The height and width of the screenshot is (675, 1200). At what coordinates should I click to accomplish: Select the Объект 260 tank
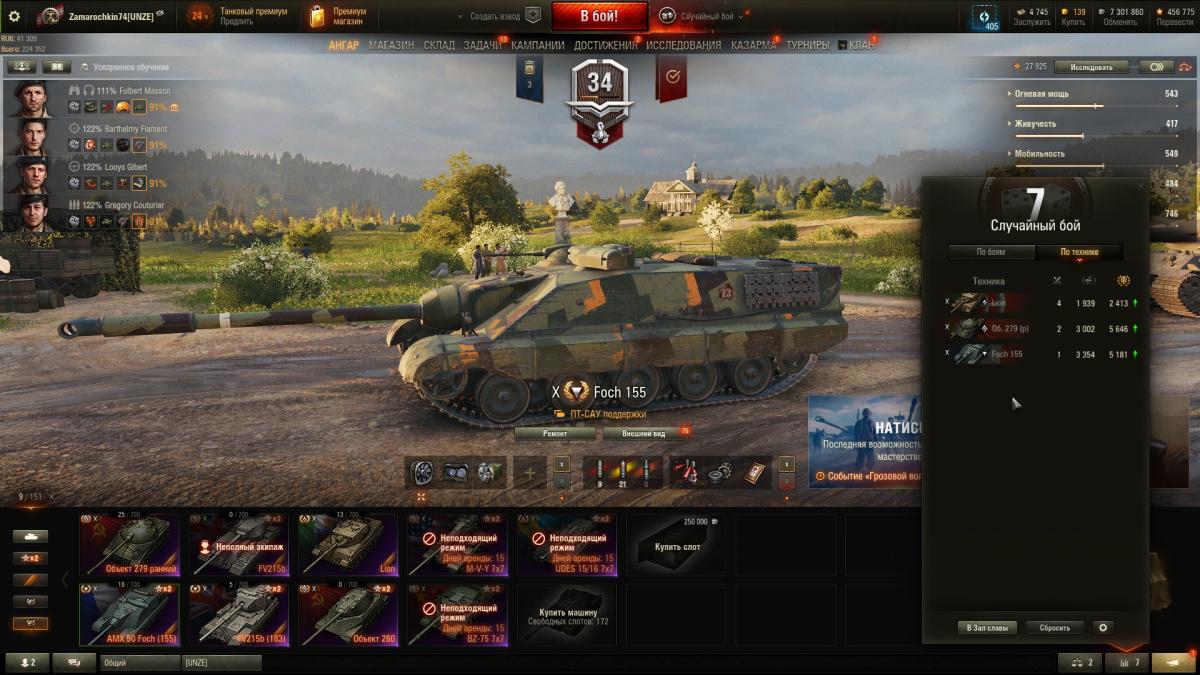pyautogui.click(x=349, y=615)
